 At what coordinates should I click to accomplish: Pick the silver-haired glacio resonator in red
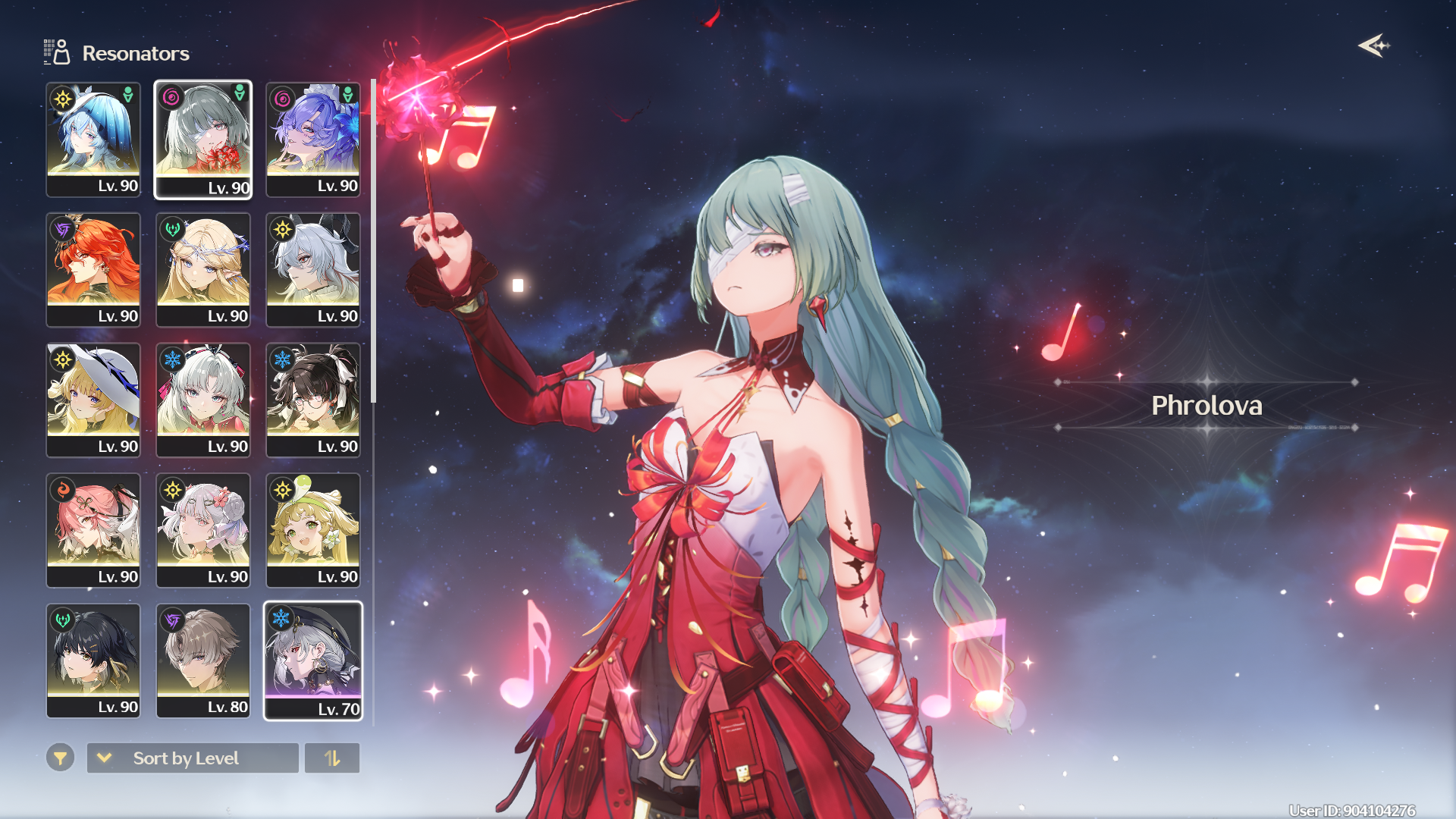coord(203,400)
